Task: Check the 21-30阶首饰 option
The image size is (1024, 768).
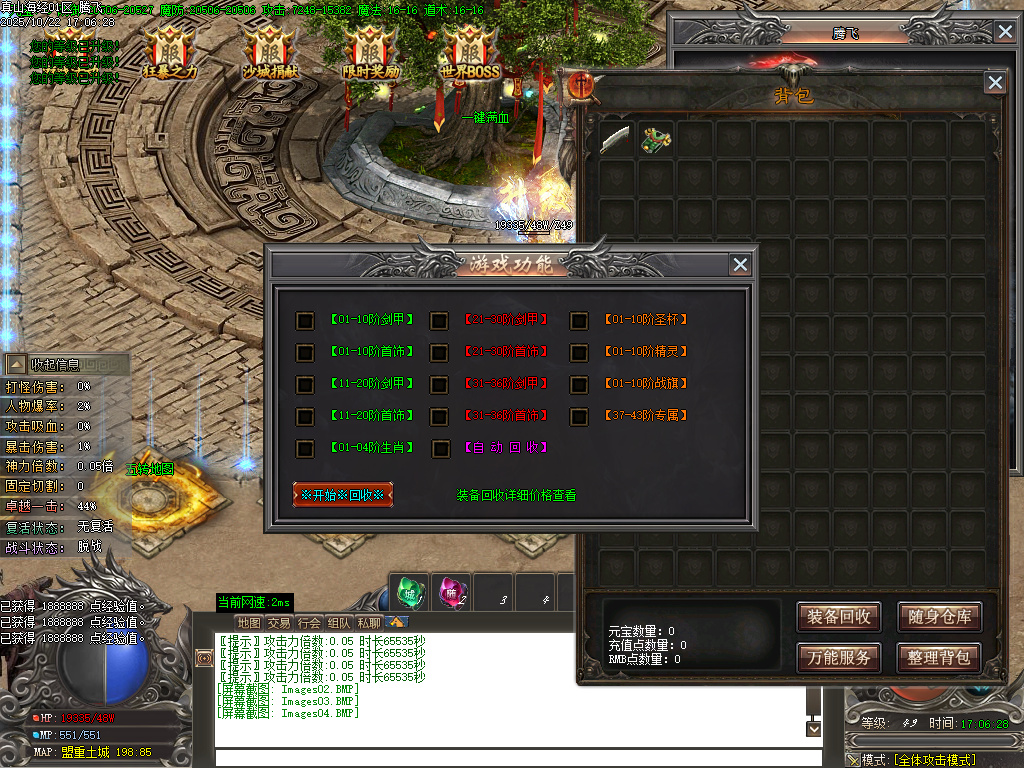Action: pos(440,352)
